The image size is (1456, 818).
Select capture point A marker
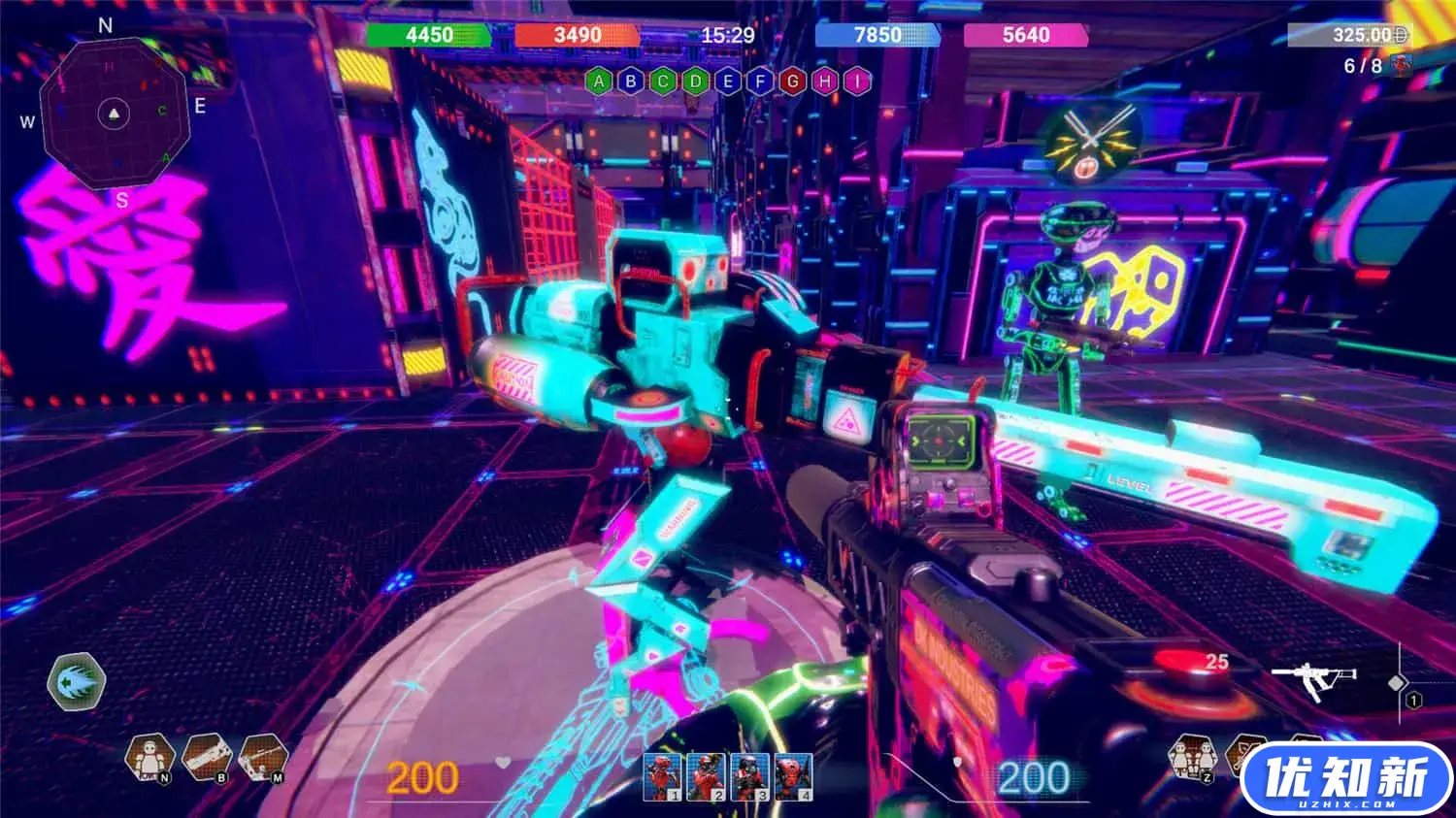599,82
